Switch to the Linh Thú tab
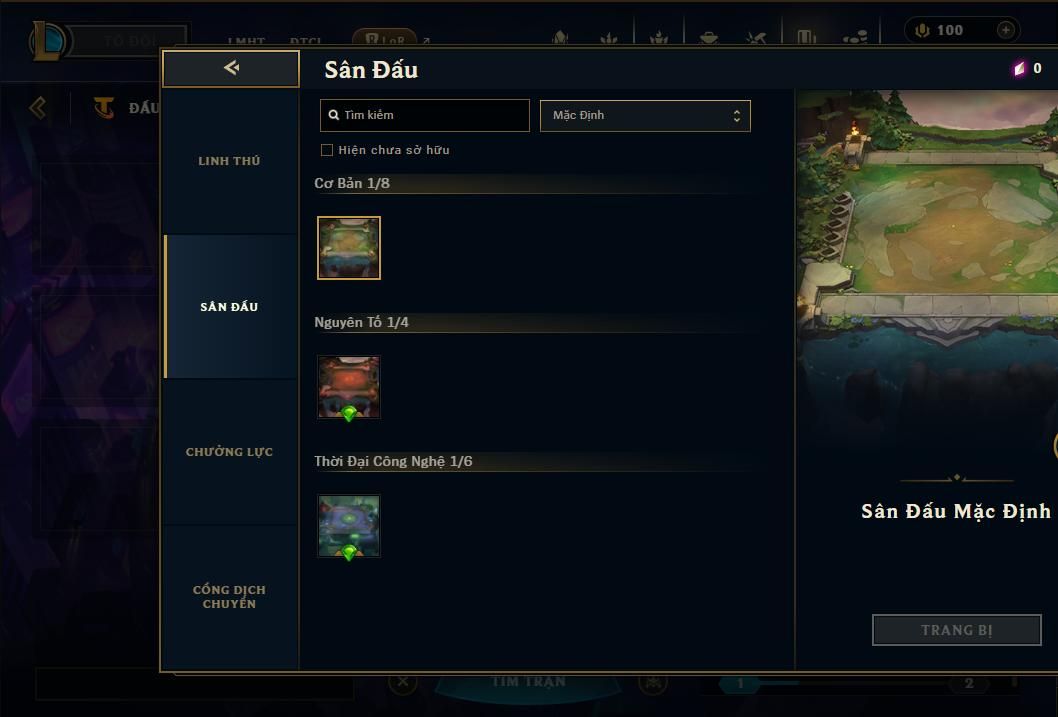The height and width of the screenshot is (717, 1058). (229, 161)
